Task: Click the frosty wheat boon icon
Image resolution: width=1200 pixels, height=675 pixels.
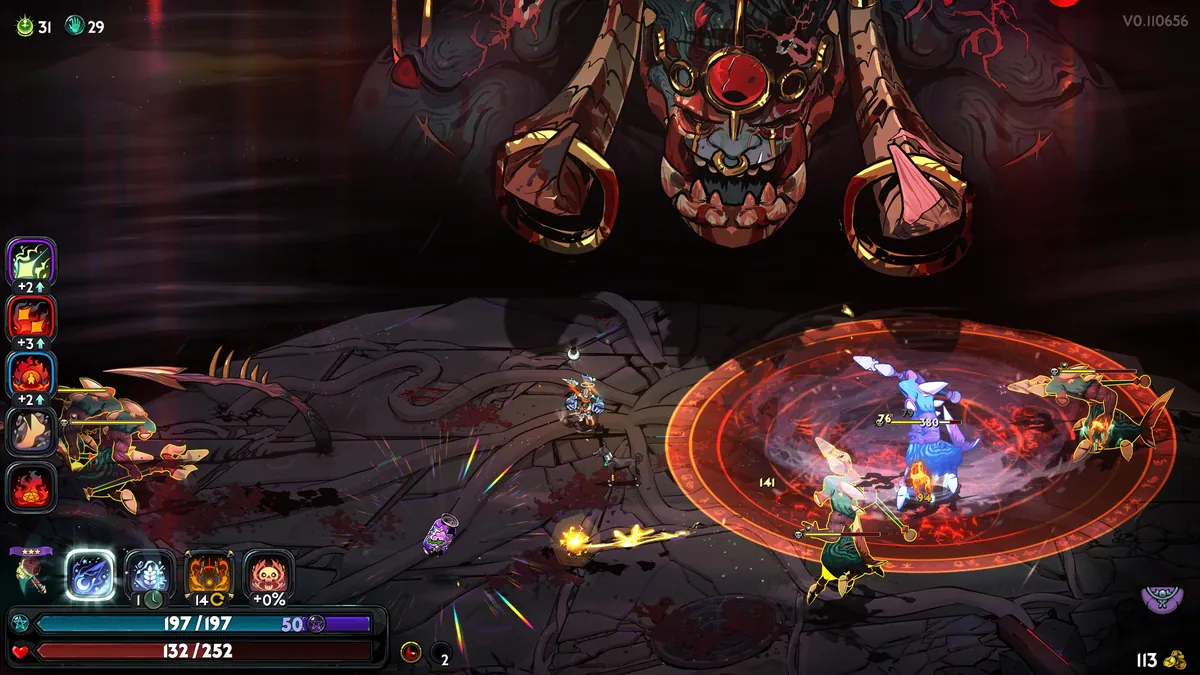Action: [149, 575]
